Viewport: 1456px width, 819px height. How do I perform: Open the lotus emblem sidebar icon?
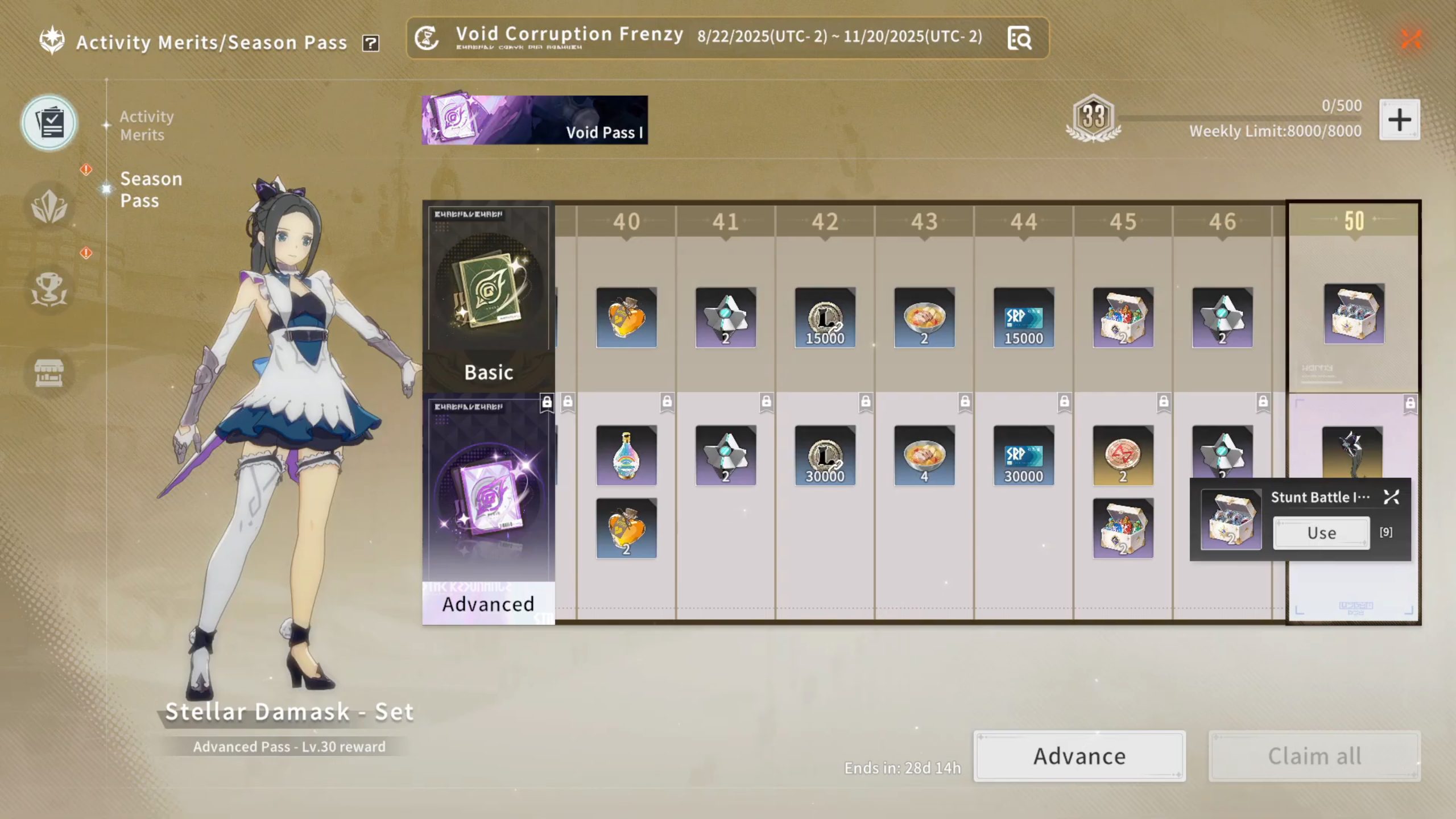(49, 206)
